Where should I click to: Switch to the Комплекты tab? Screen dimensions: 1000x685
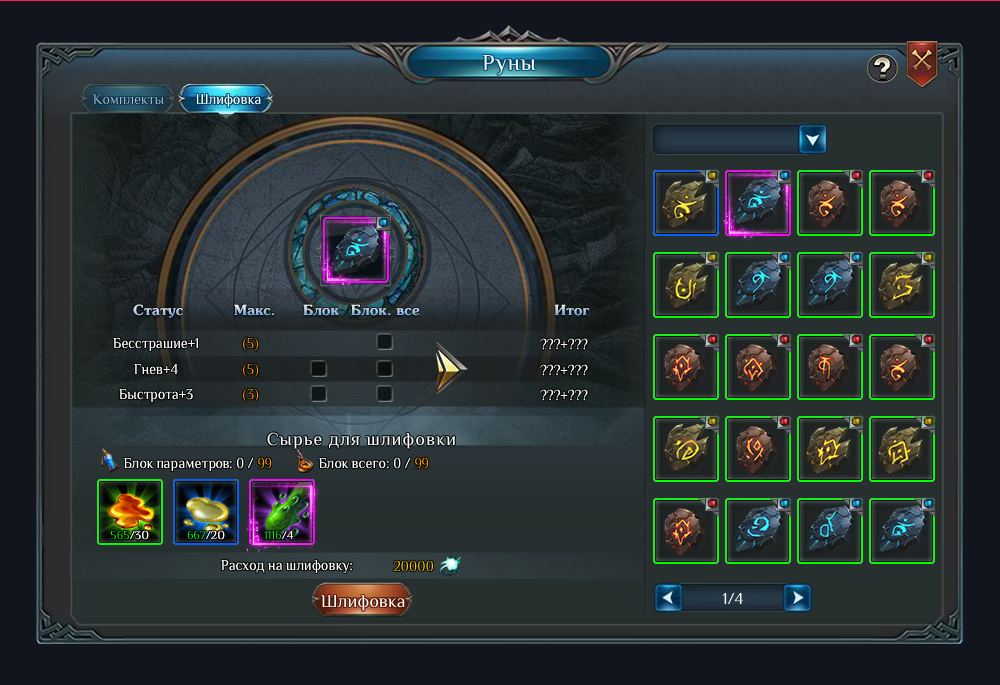point(128,99)
